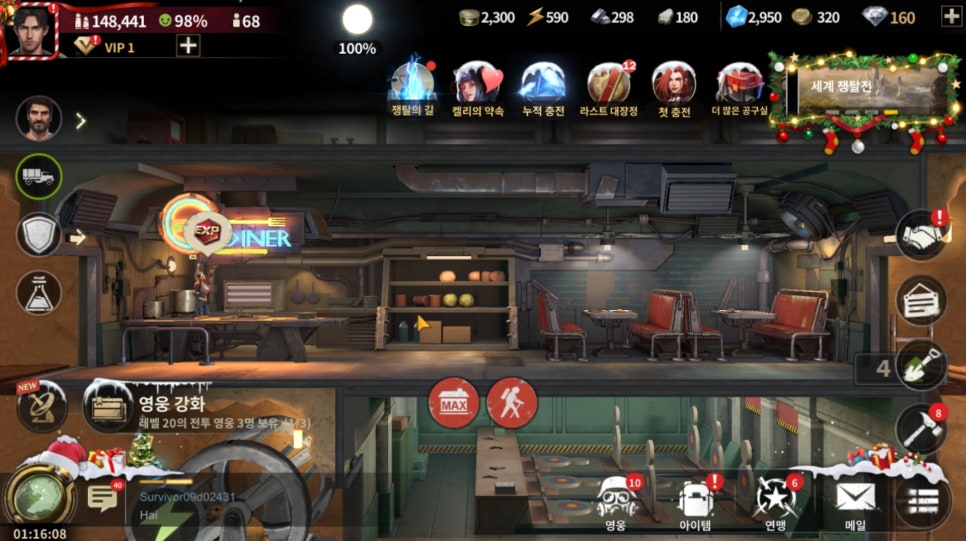Click the plus button beside VIP 1

(188, 45)
